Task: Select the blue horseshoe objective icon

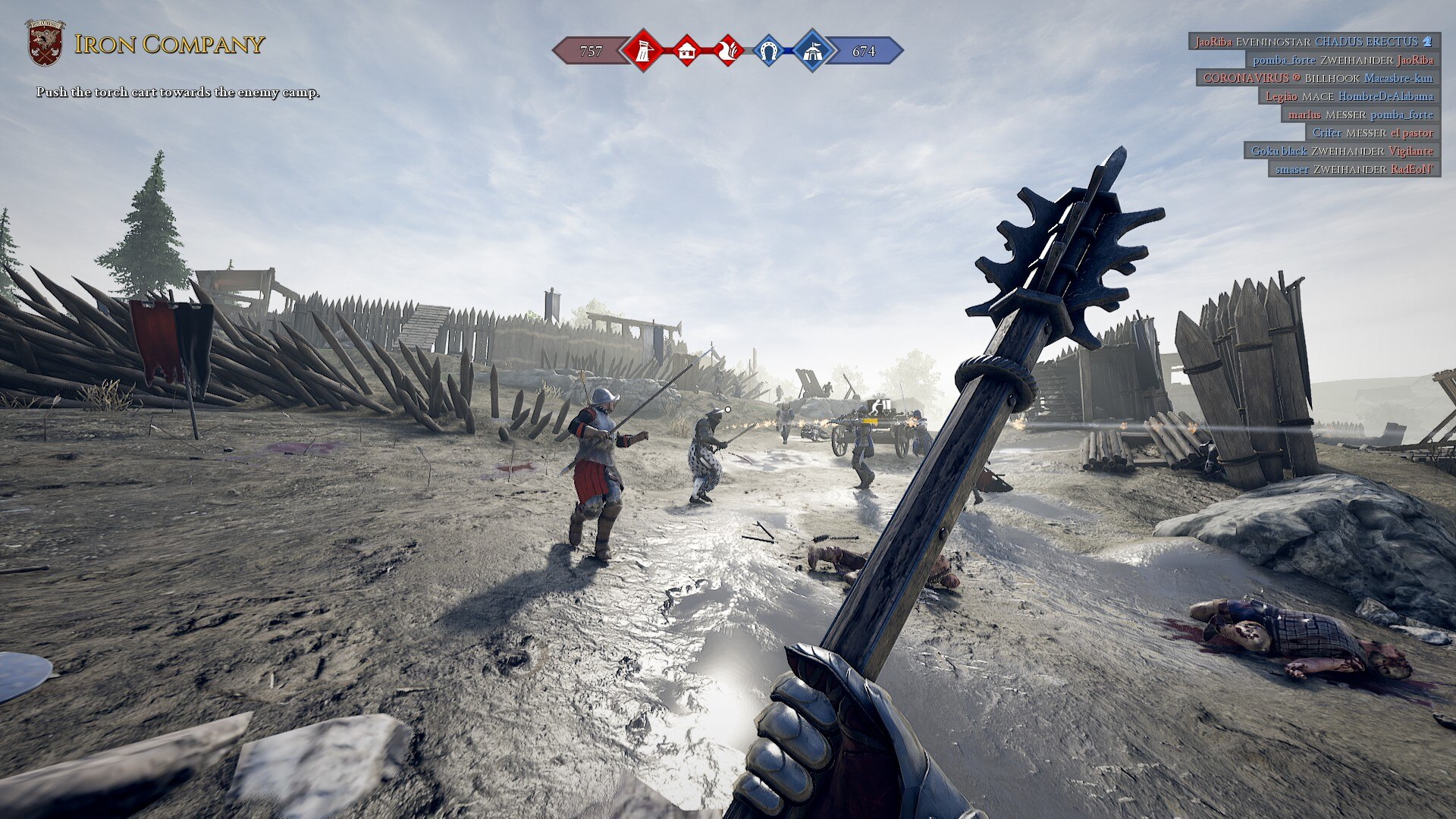Action: click(768, 51)
